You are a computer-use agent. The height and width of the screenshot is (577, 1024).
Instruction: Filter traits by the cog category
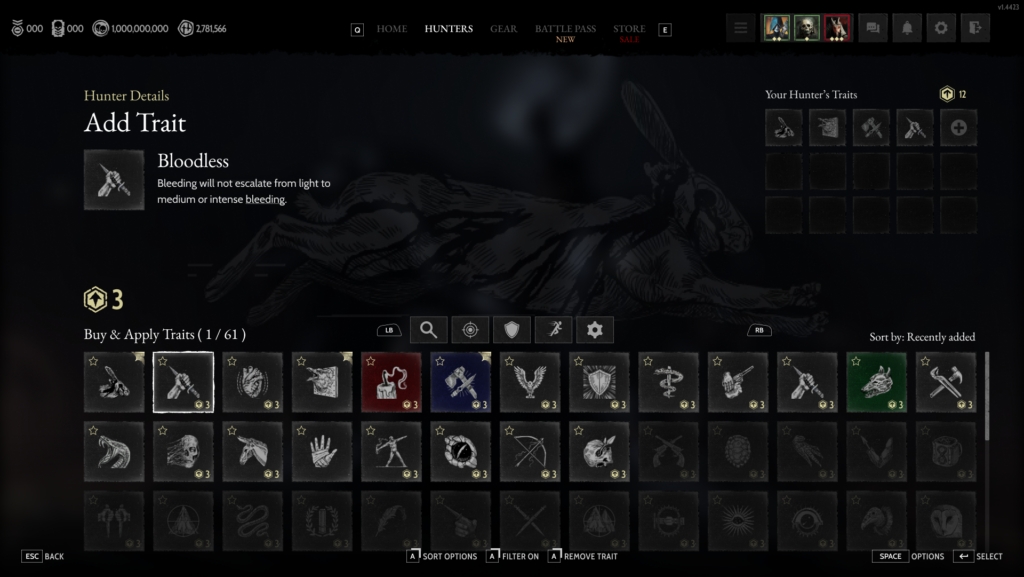595,330
